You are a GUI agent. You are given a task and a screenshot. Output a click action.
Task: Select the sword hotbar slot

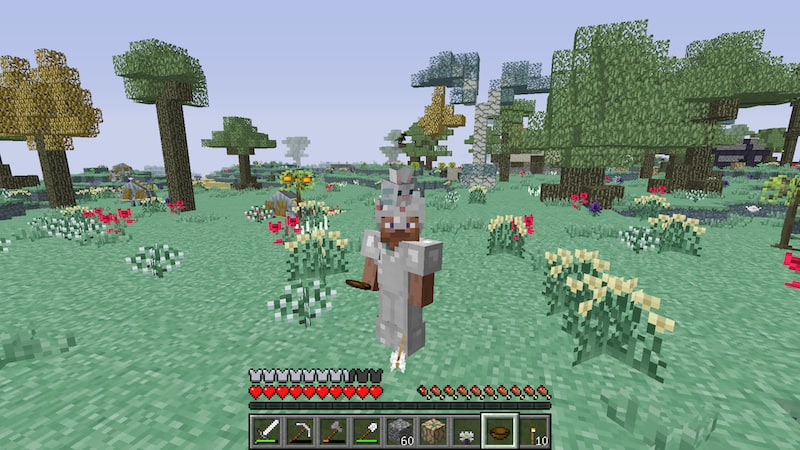(266, 431)
